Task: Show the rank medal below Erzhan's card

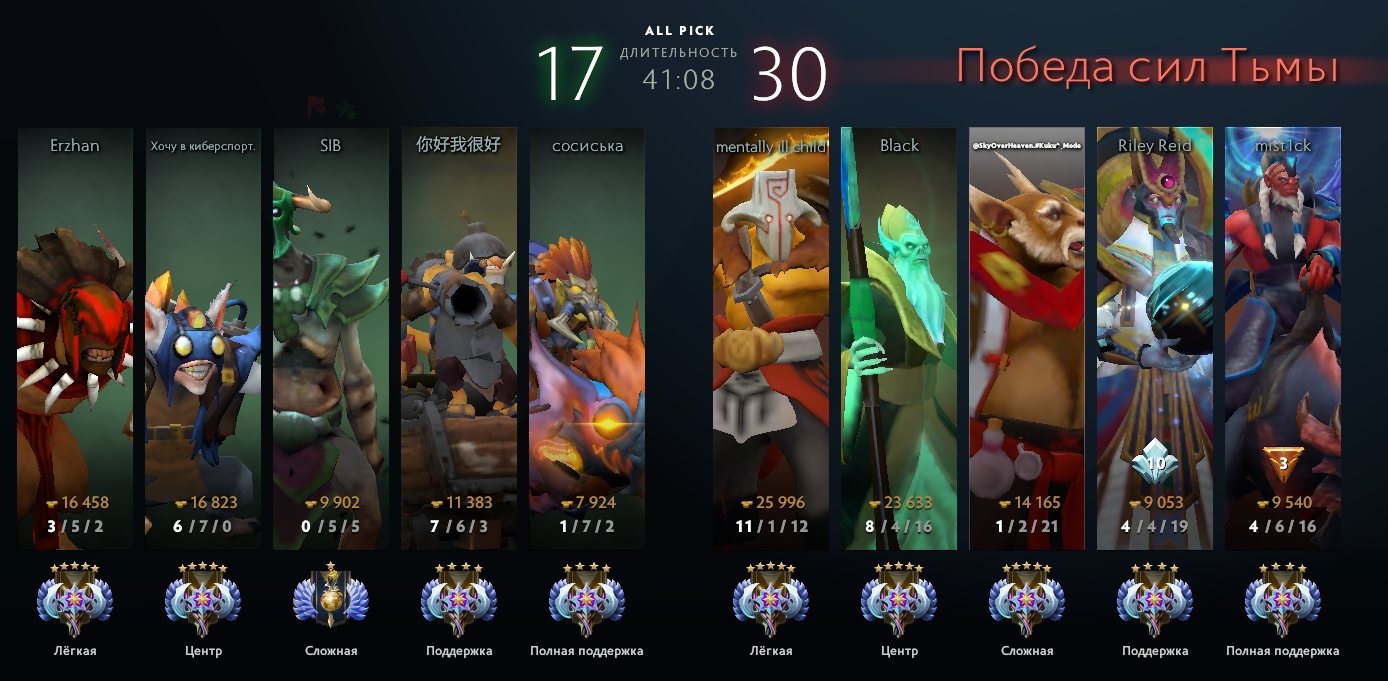Action: 75,601
